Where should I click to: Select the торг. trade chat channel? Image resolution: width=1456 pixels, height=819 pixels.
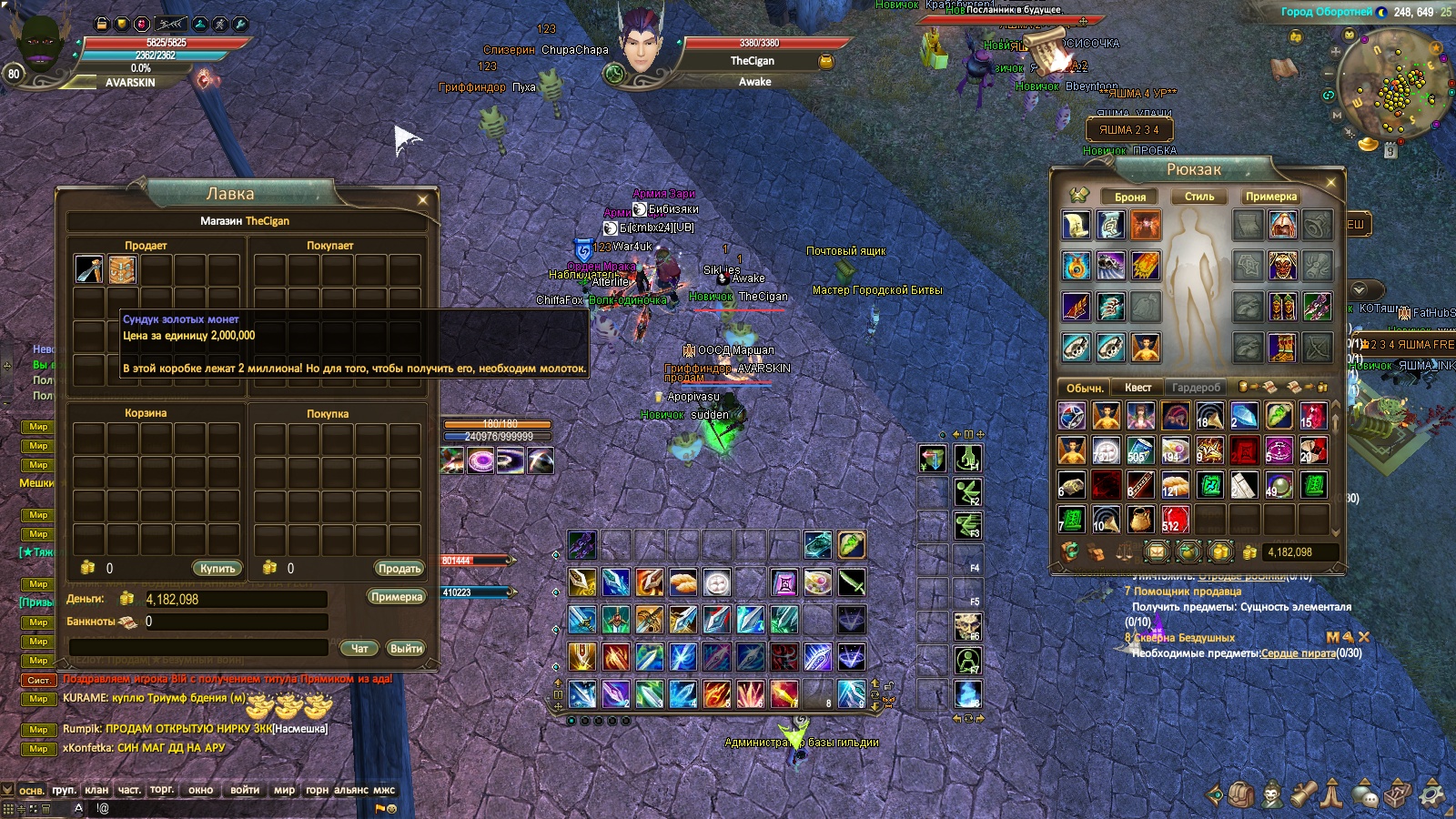[162, 790]
